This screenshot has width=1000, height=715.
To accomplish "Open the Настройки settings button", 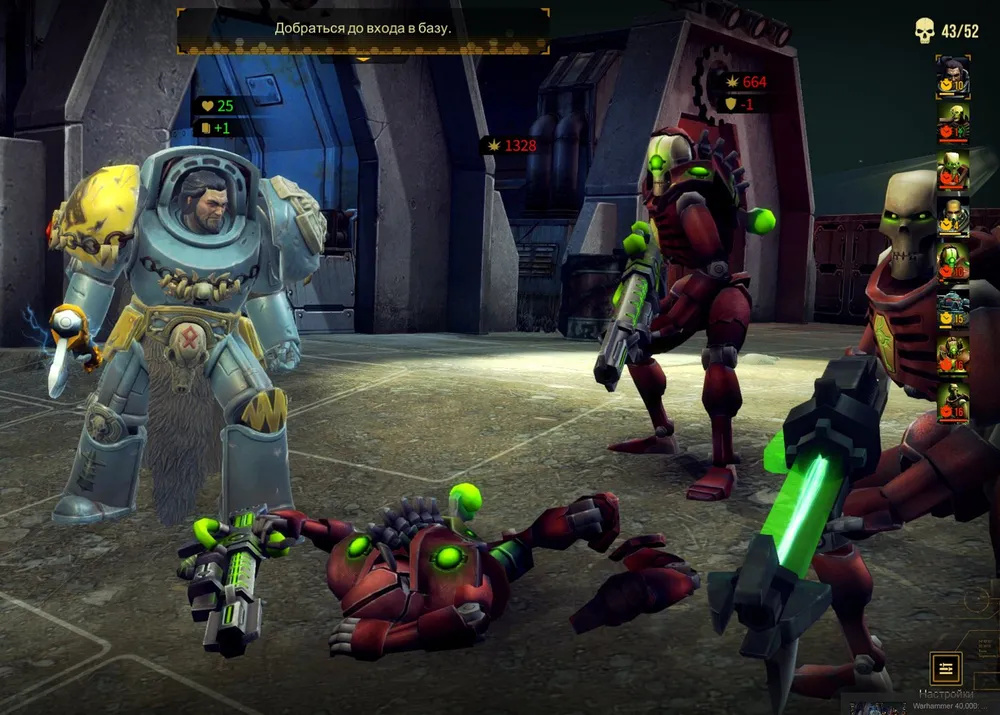I will (945, 667).
